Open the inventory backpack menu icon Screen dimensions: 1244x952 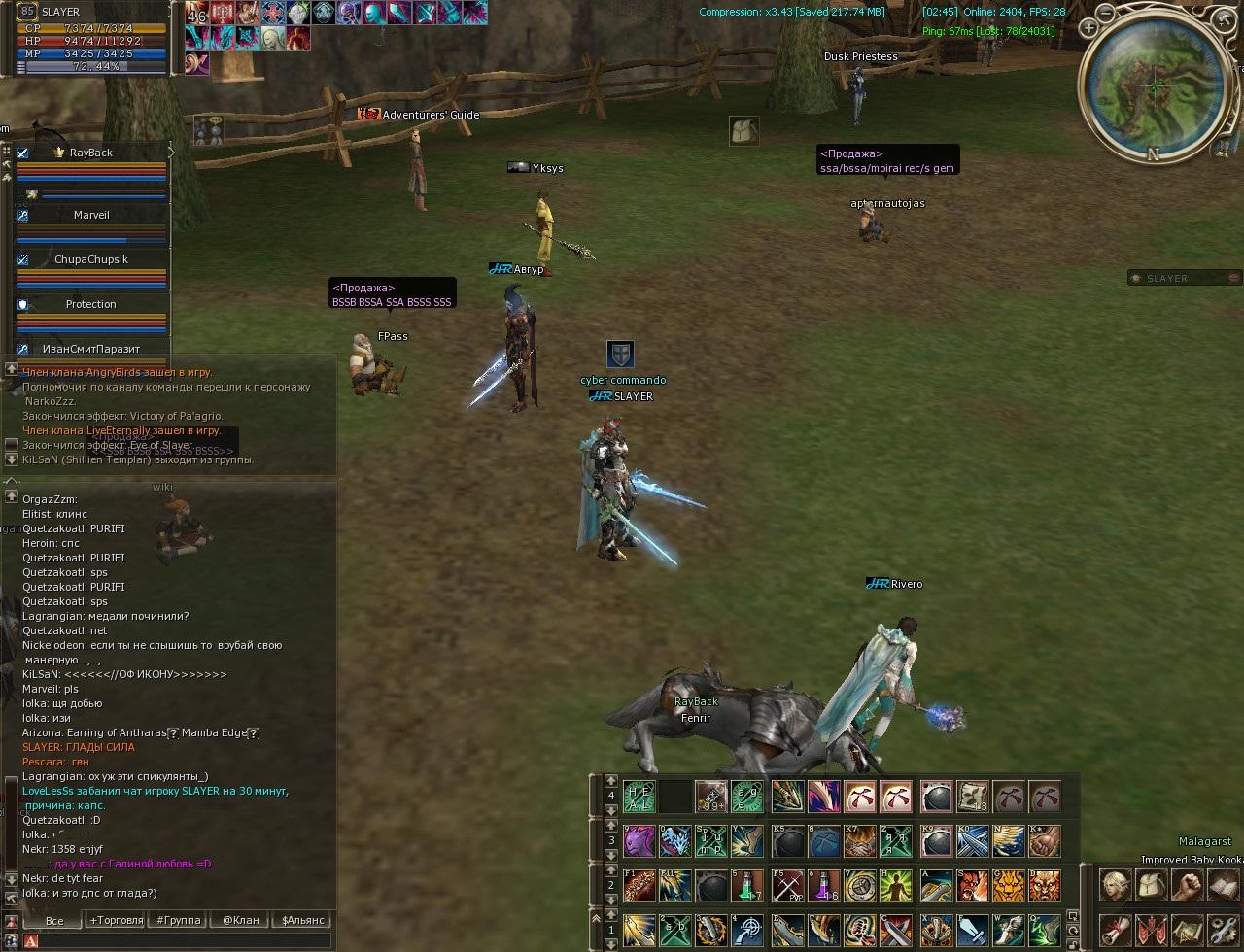click(x=1151, y=885)
